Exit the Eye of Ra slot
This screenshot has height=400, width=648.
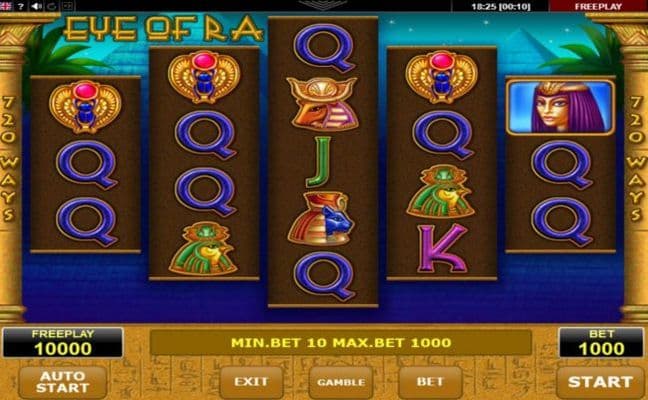coord(252,381)
